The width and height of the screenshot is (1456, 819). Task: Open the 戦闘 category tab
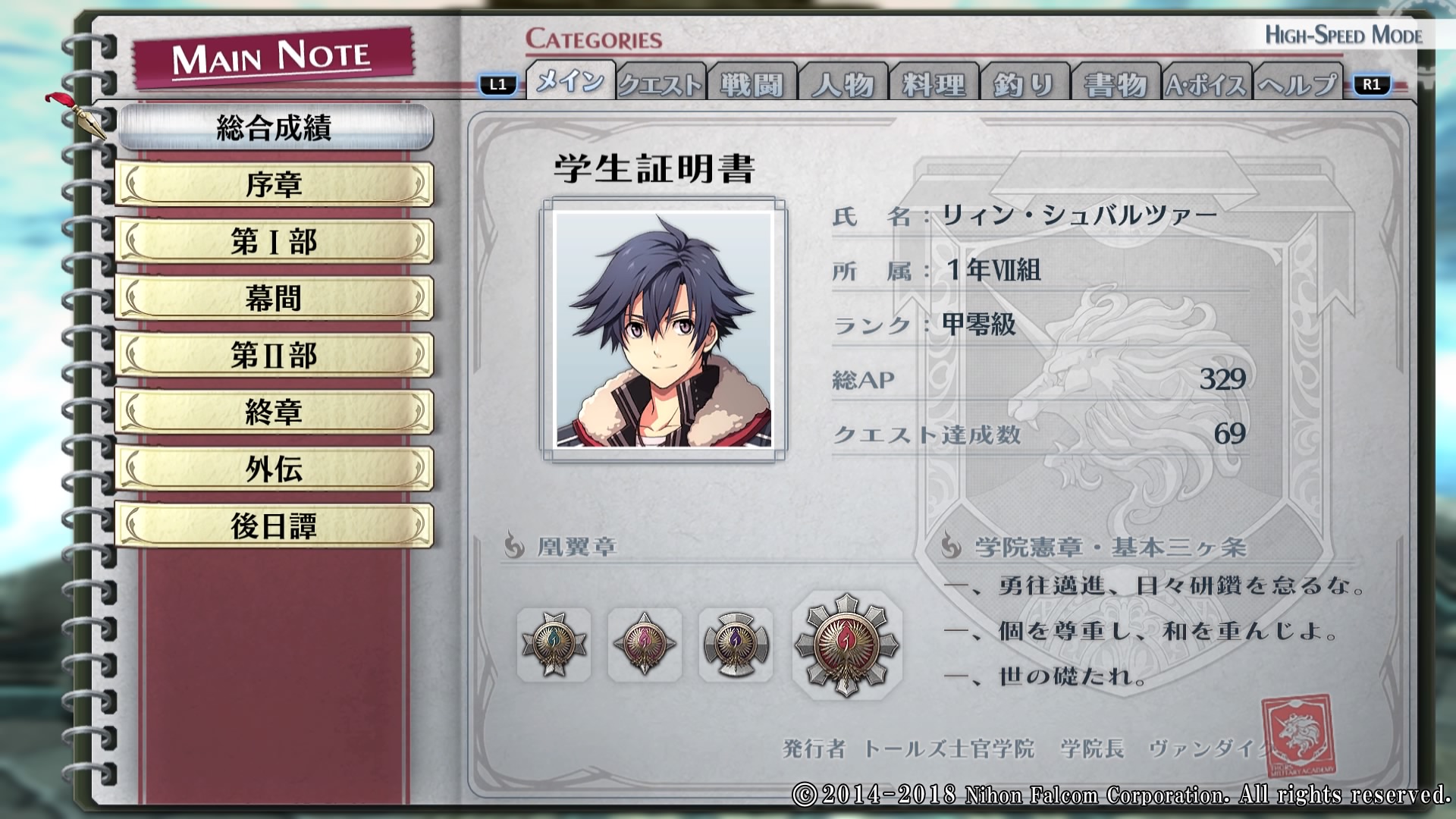pyautogui.click(x=752, y=84)
